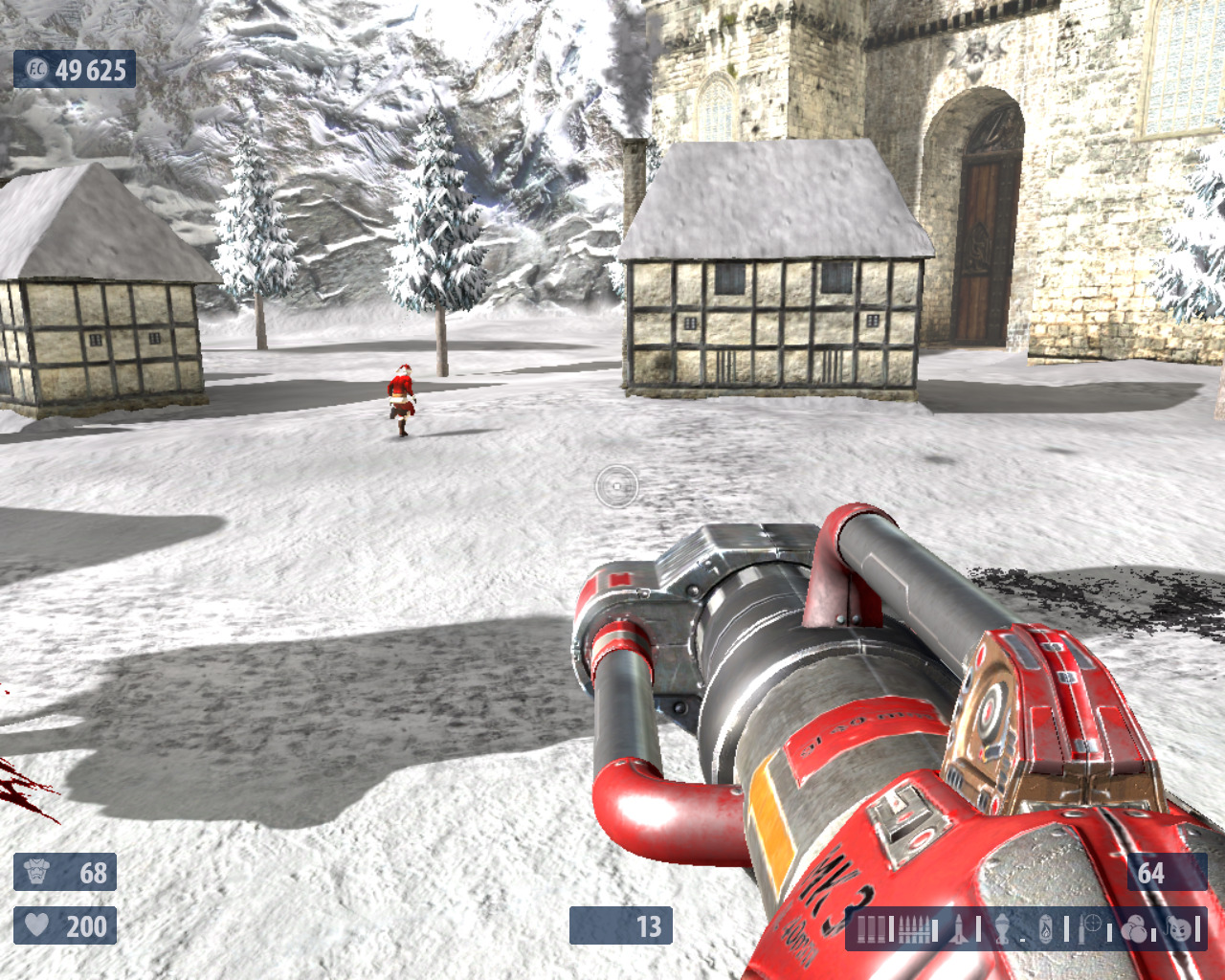Choose the rocket ammo icon
The height and width of the screenshot is (980, 1225).
(960, 928)
